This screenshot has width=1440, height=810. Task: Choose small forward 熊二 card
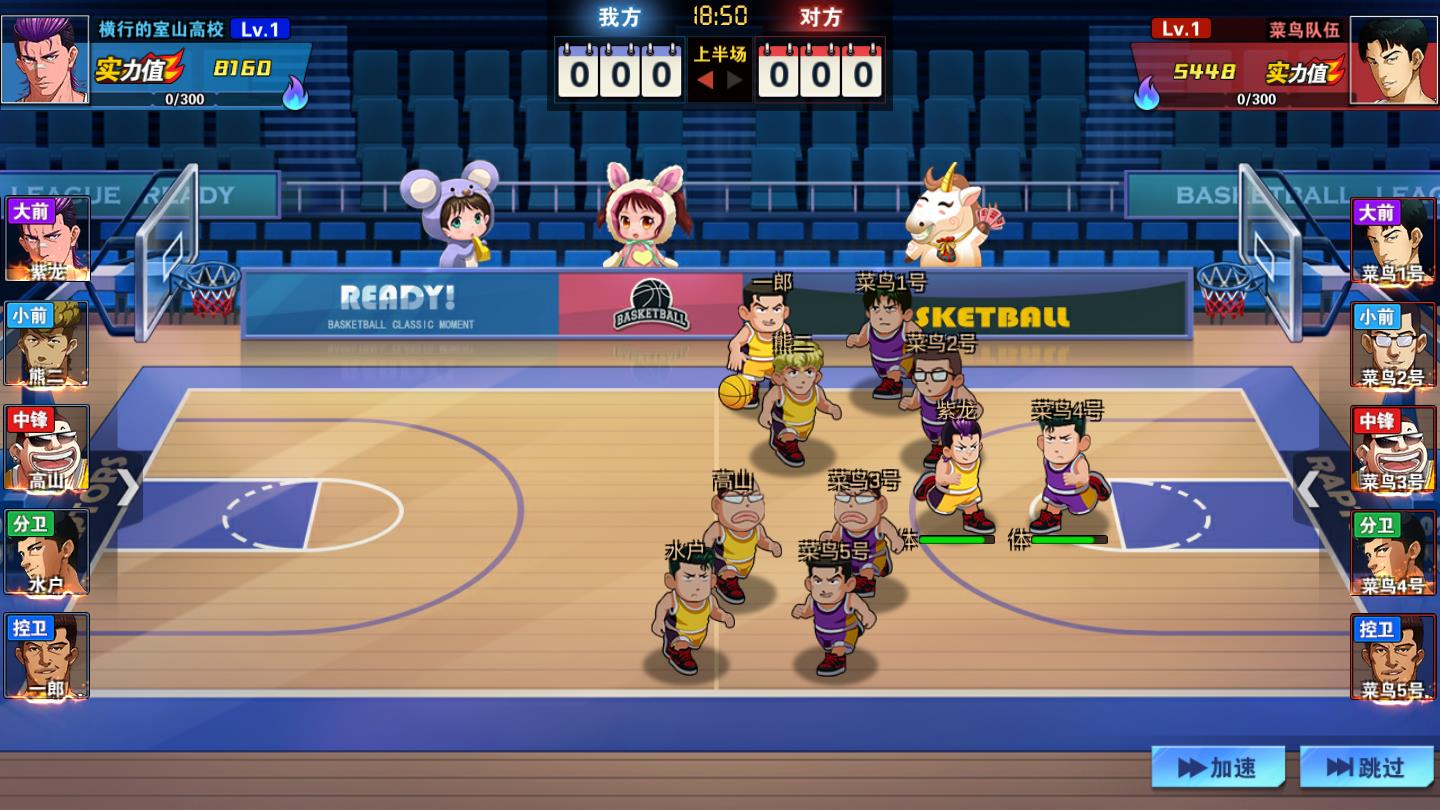click(x=47, y=344)
